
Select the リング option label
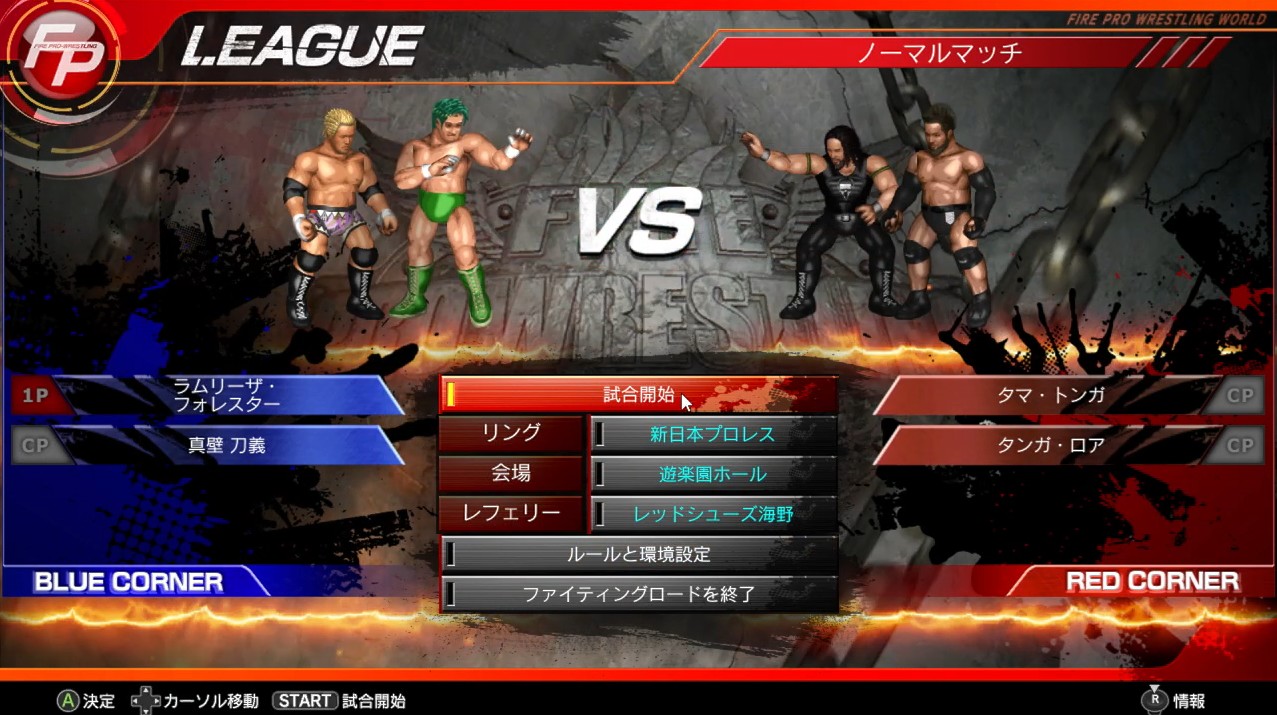tap(511, 434)
